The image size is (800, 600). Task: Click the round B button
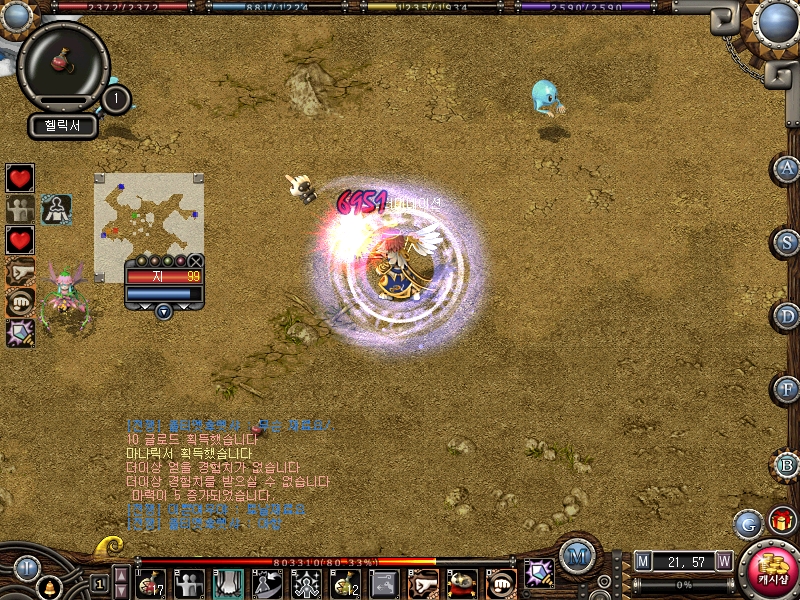point(787,464)
